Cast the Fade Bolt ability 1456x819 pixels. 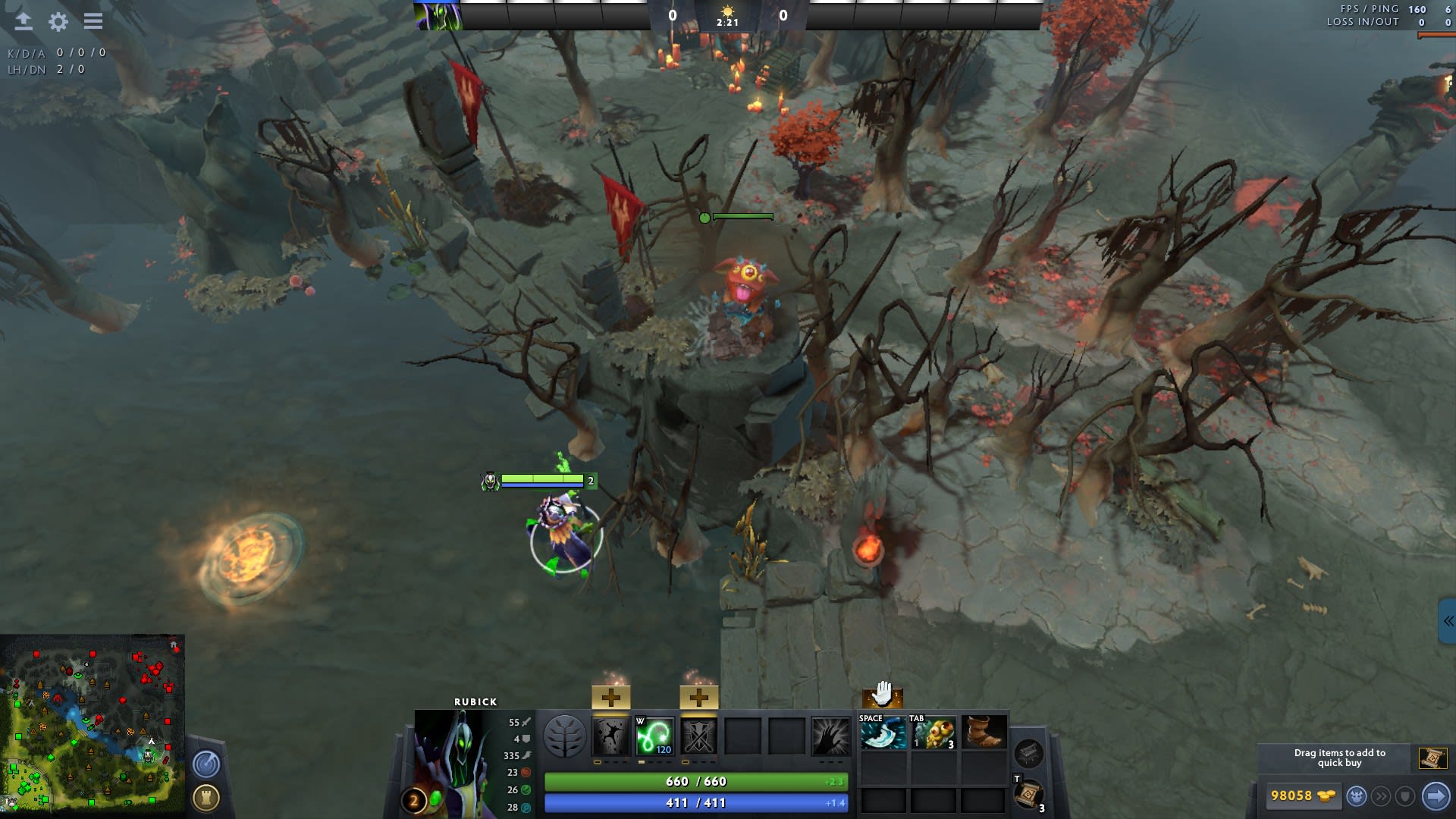(654, 736)
